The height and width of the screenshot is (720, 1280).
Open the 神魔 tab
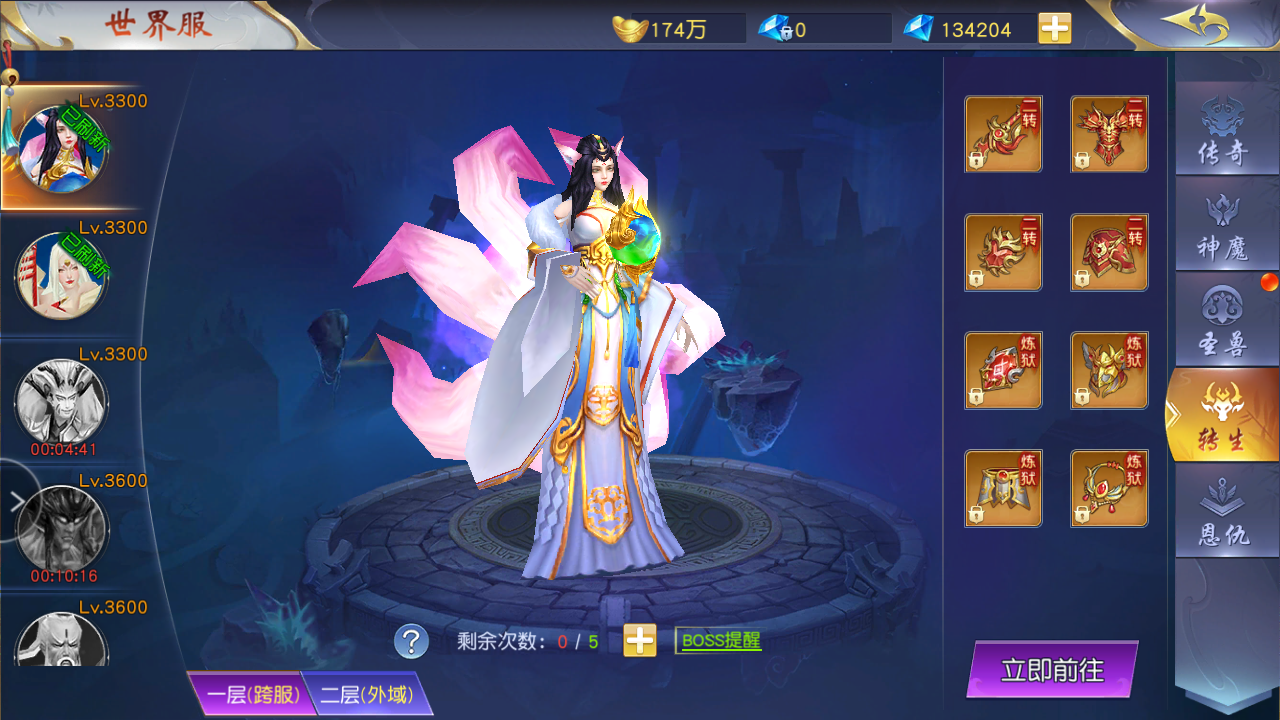coord(1222,228)
